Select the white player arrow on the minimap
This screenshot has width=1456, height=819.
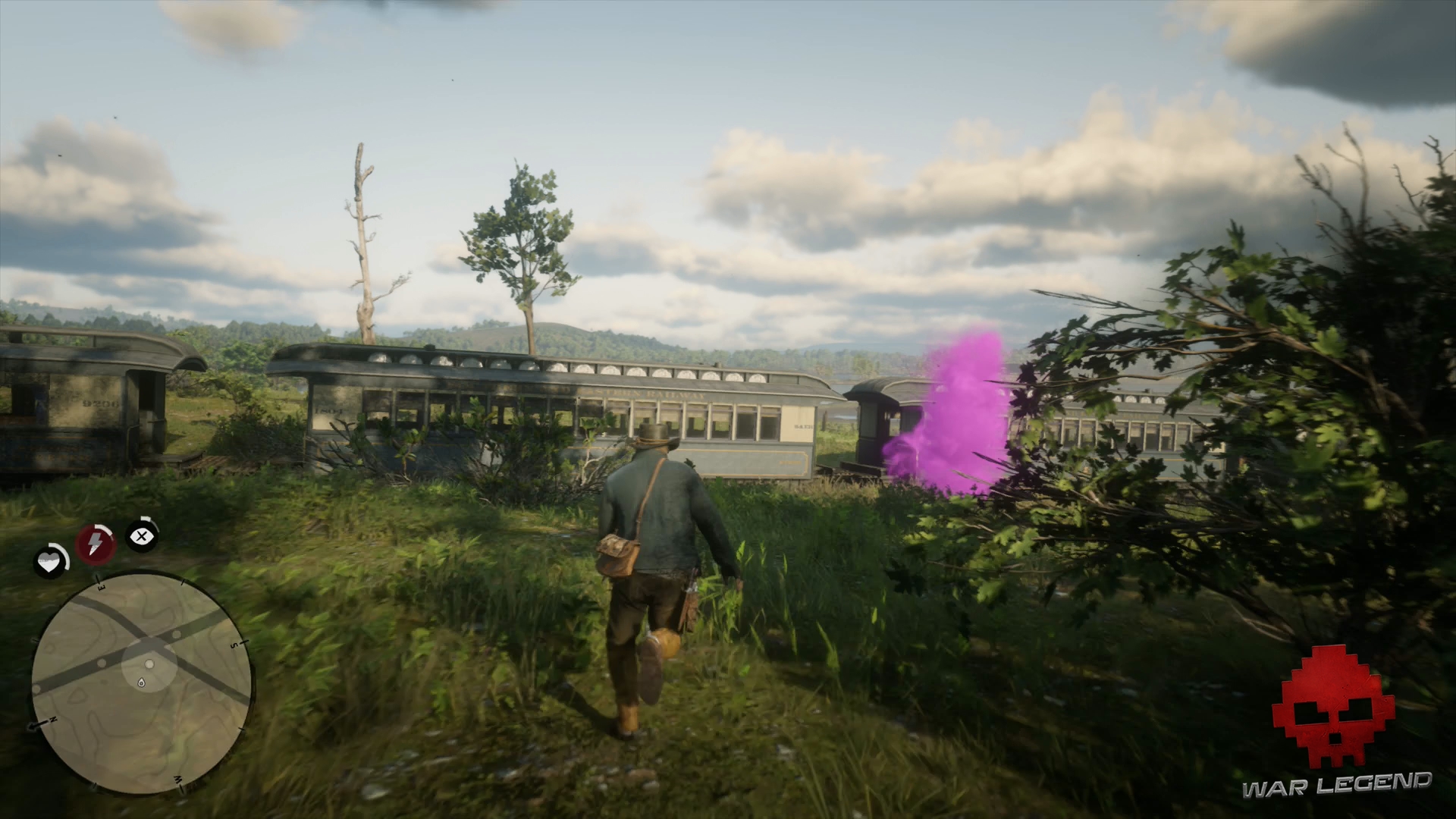coord(149,663)
